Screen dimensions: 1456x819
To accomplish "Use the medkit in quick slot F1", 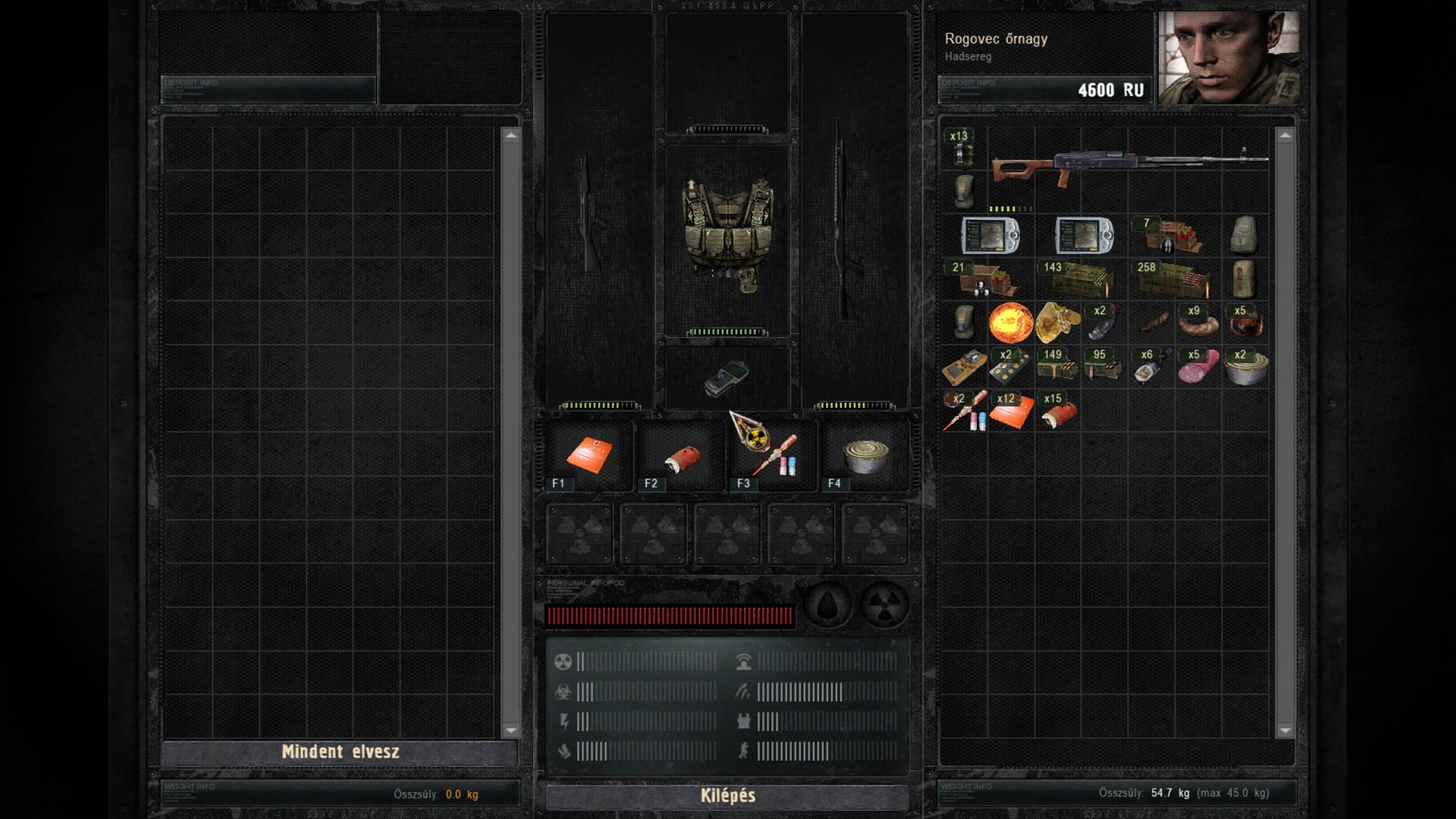I will click(x=589, y=455).
